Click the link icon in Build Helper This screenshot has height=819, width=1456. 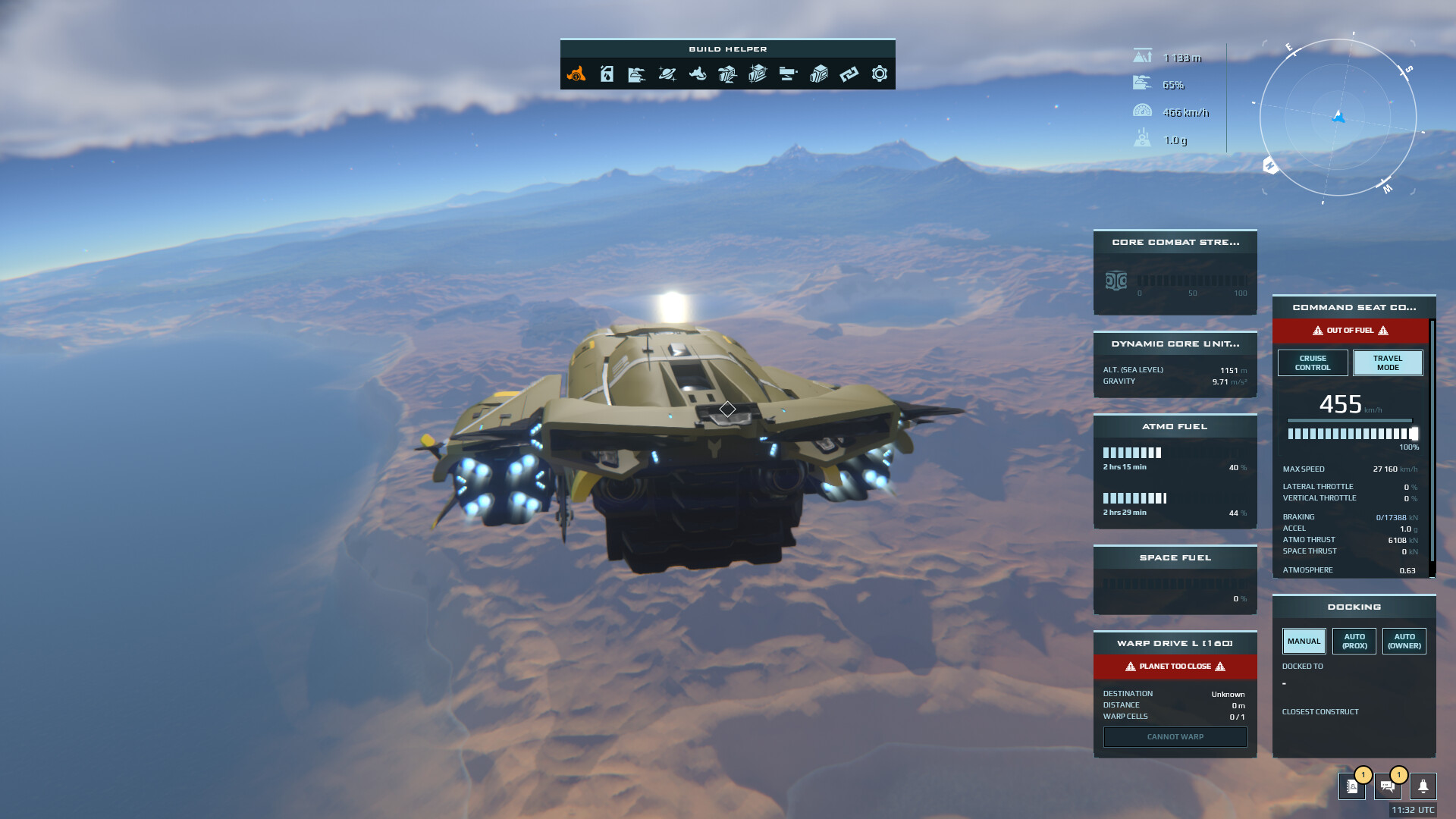point(849,74)
